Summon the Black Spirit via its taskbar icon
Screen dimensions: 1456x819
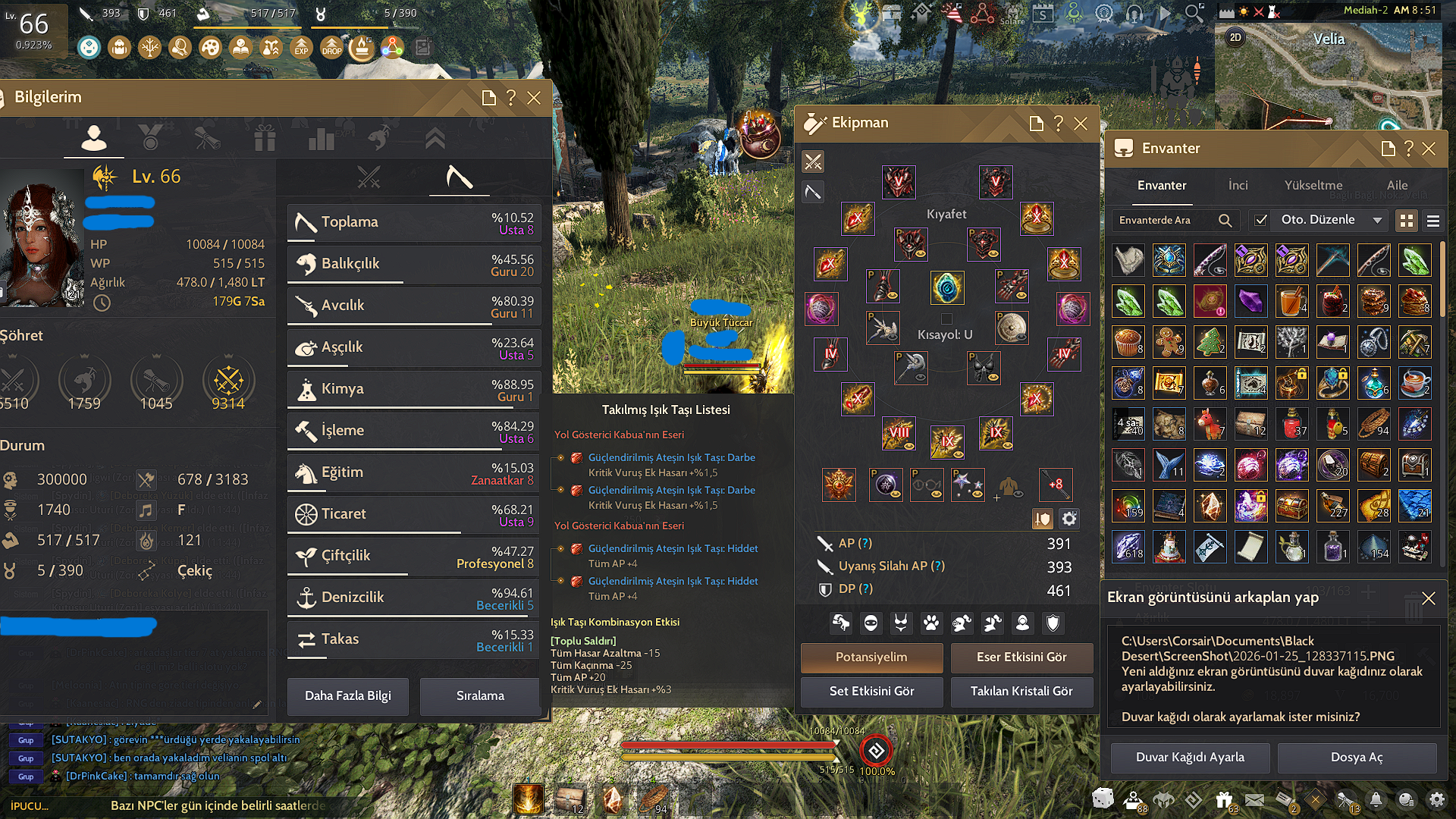click(x=1166, y=799)
